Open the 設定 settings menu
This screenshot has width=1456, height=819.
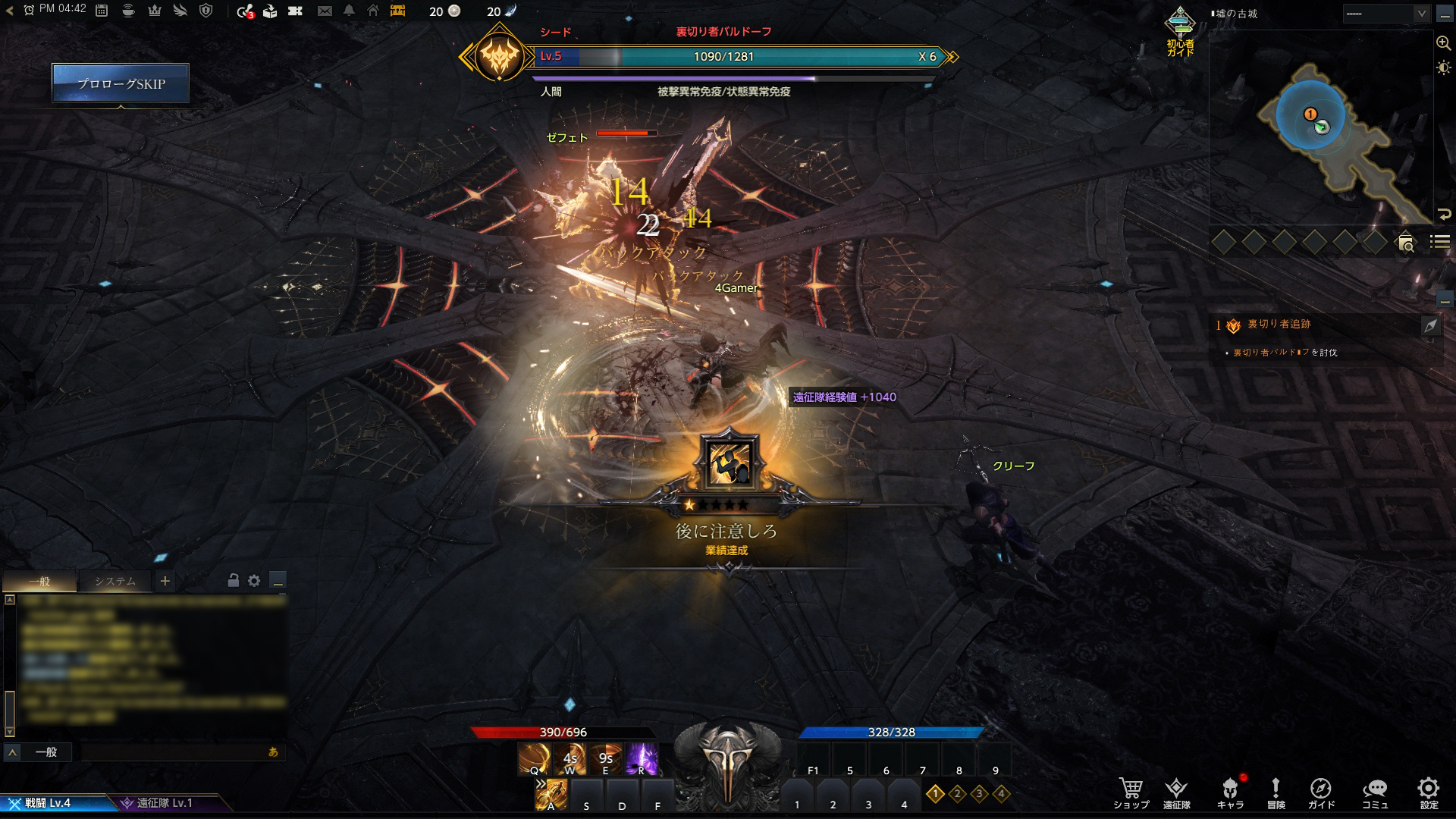pyautogui.click(x=1429, y=792)
